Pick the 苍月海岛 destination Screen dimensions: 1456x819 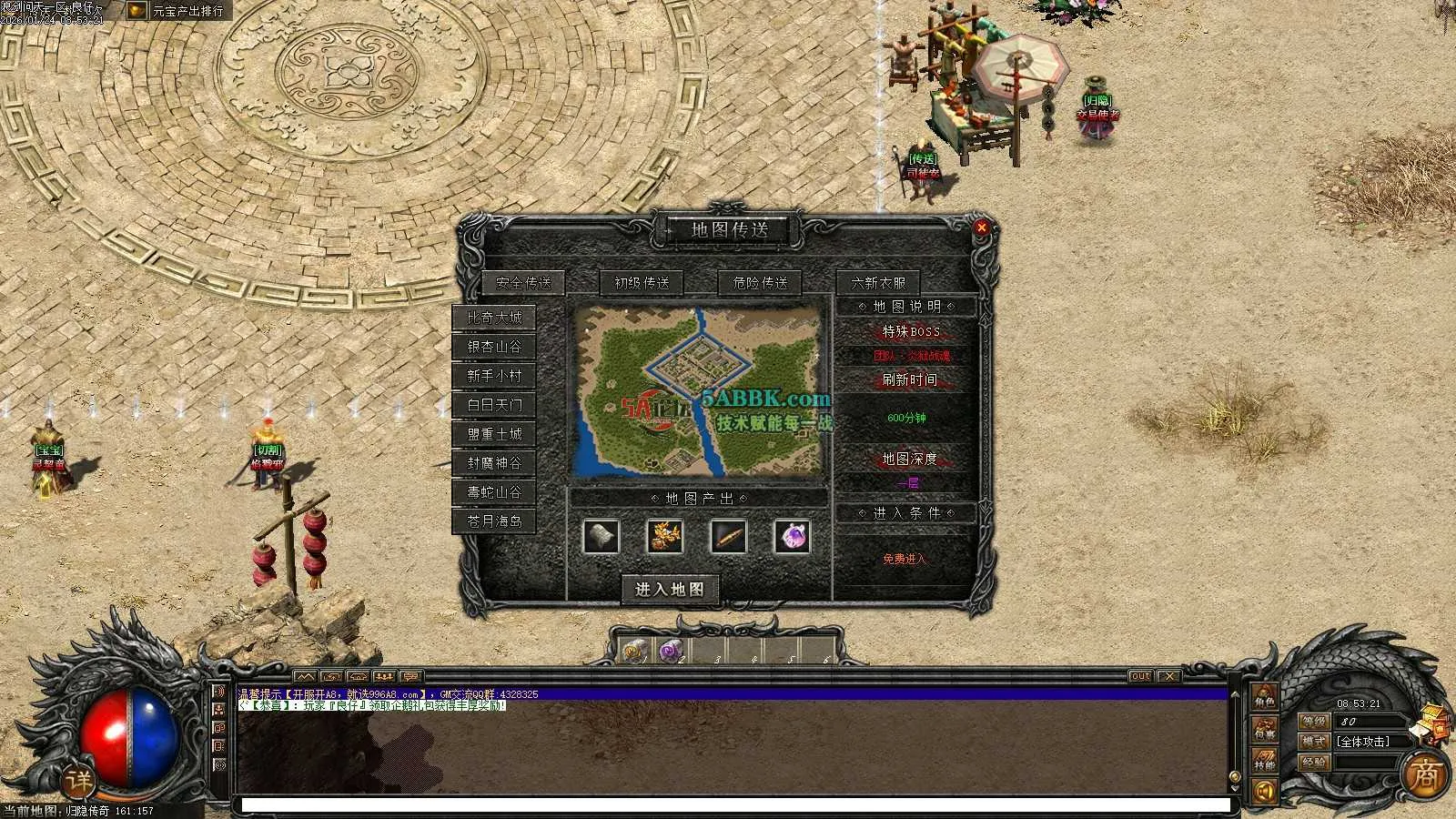tap(494, 521)
